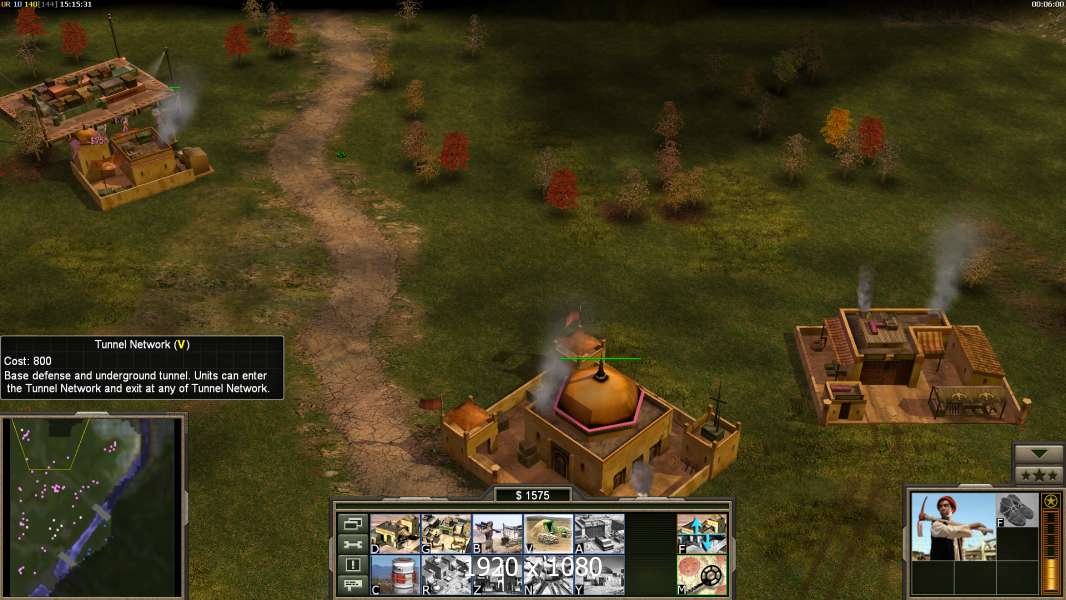1066x600 pixels.
Task: Open the chat message button
Action: (352, 586)
